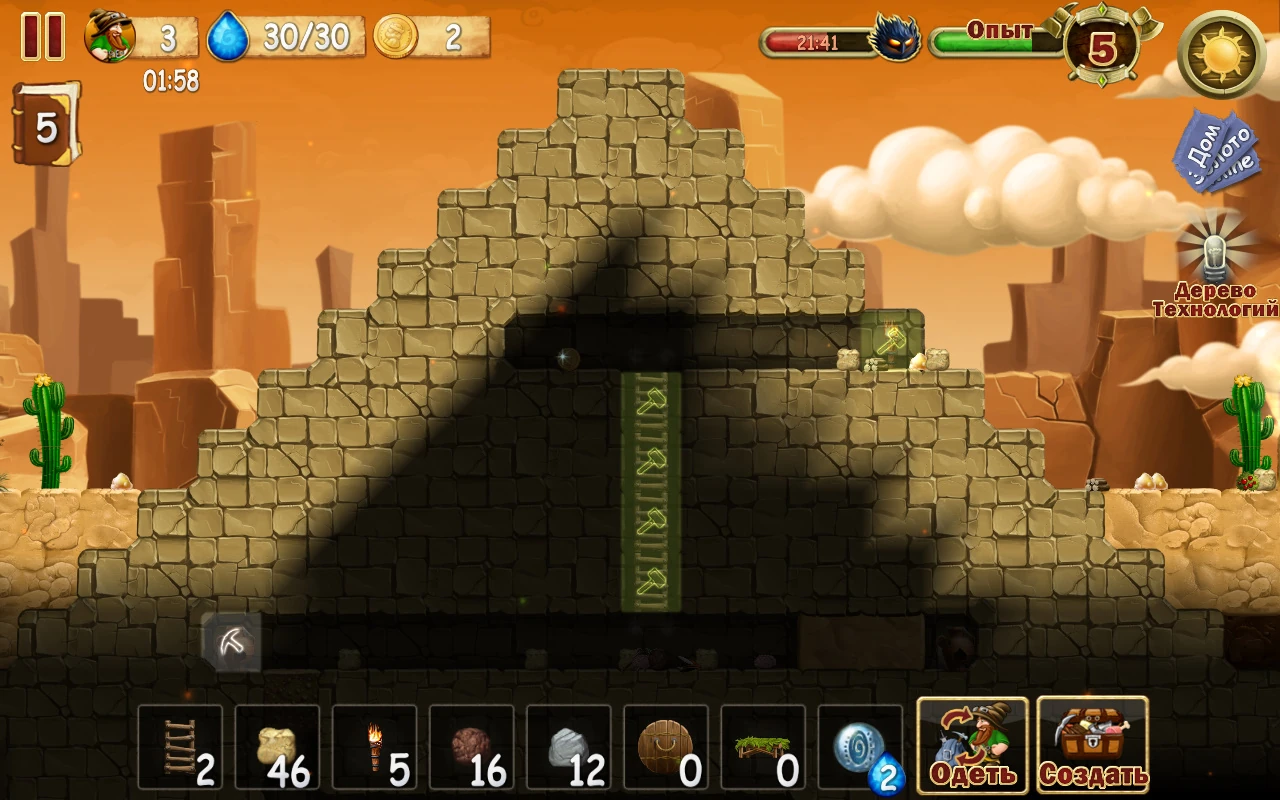
Task: Pause the game
Action: click(43, 37)
